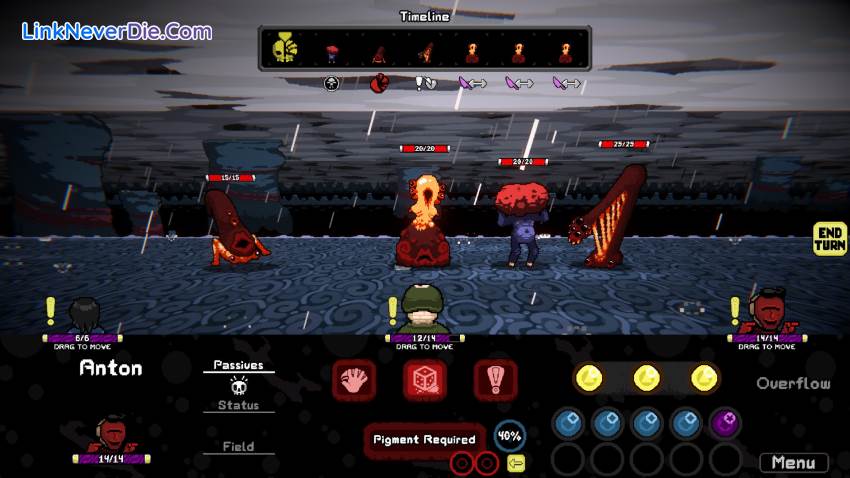
Task: Choose the dice ability icon
Action: 424,380
